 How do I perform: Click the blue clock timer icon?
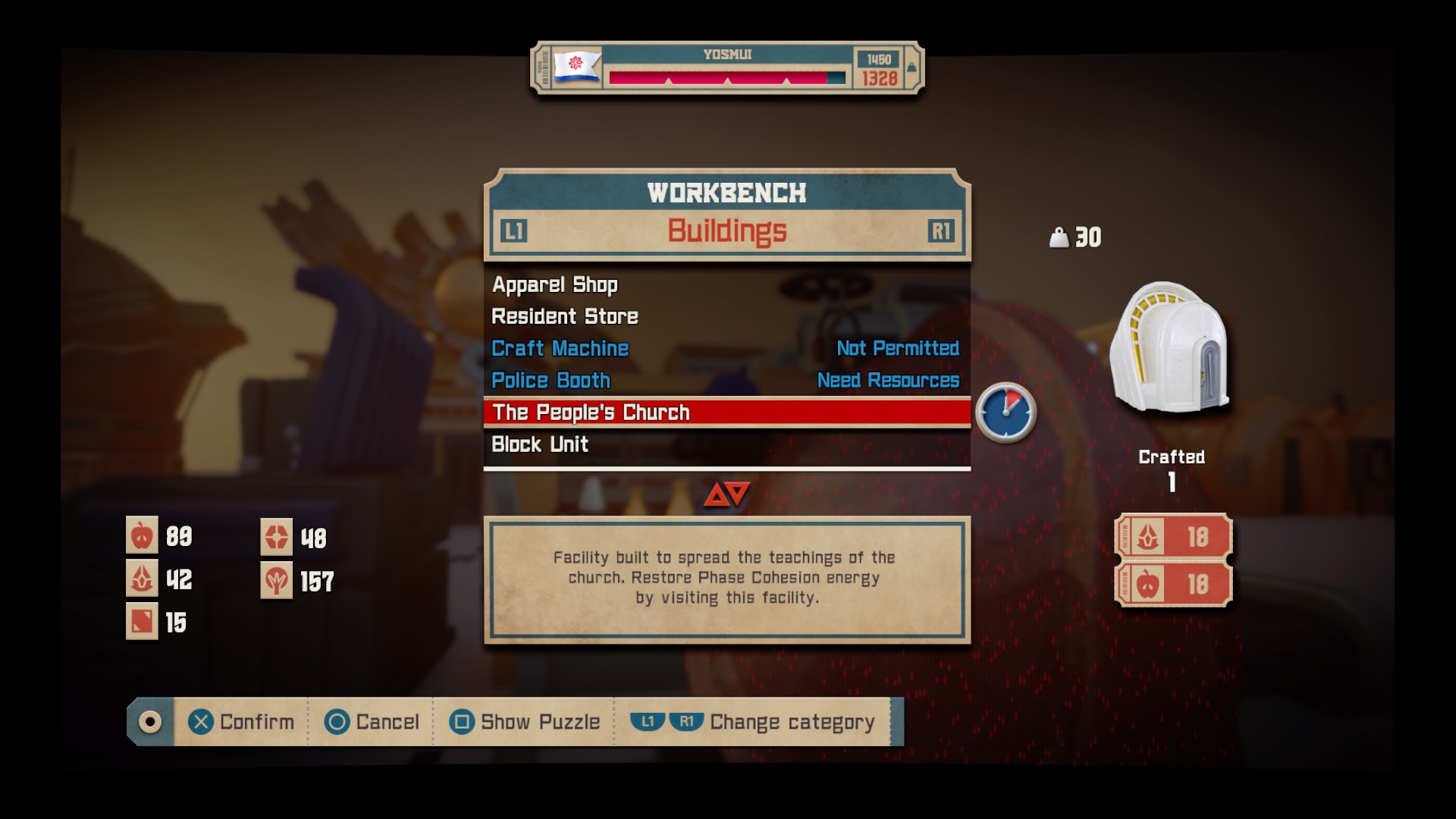click(1005, 412)
